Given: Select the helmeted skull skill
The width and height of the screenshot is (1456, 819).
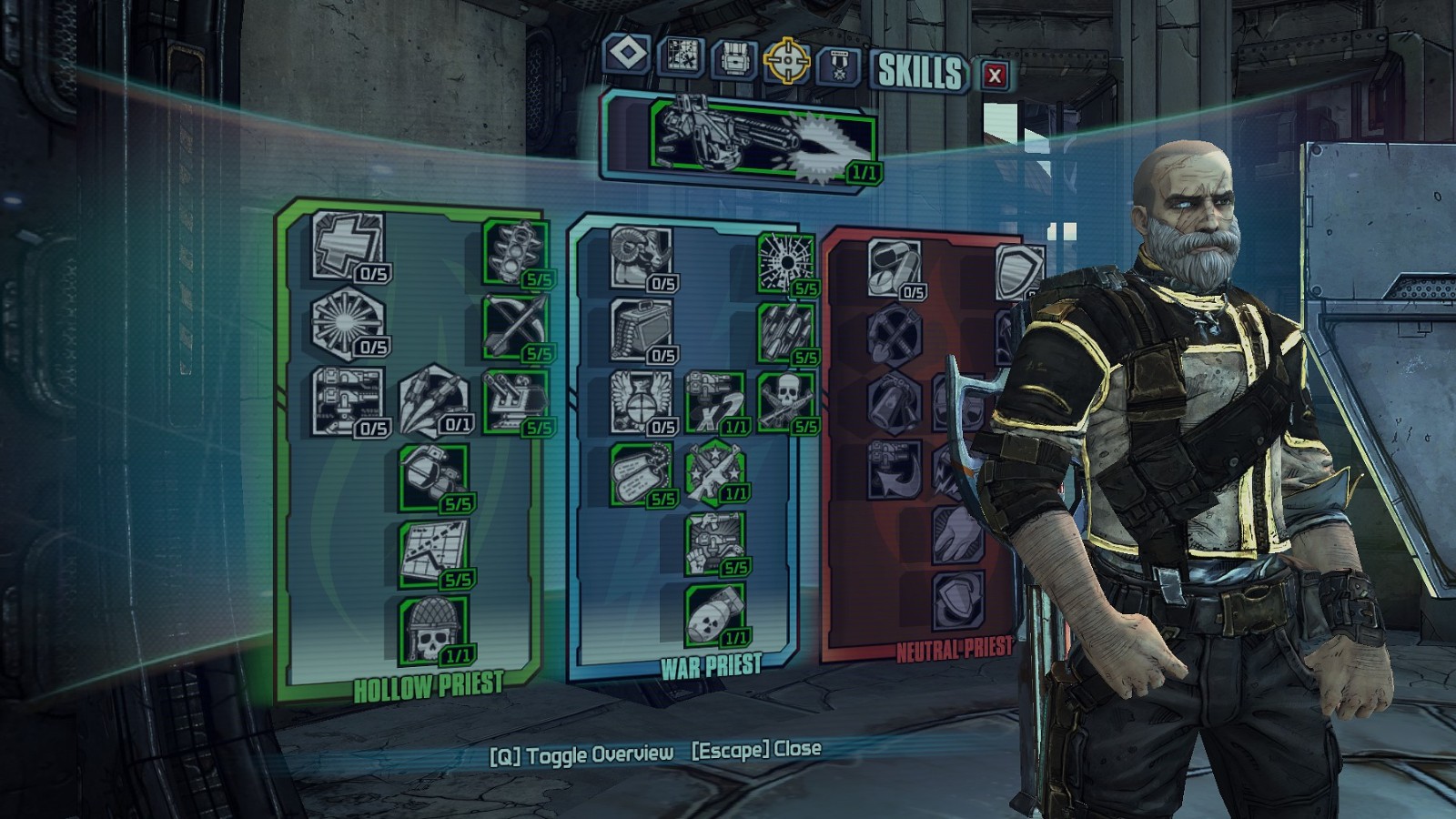Looking at the screenshot, I should tap(433, 629).
